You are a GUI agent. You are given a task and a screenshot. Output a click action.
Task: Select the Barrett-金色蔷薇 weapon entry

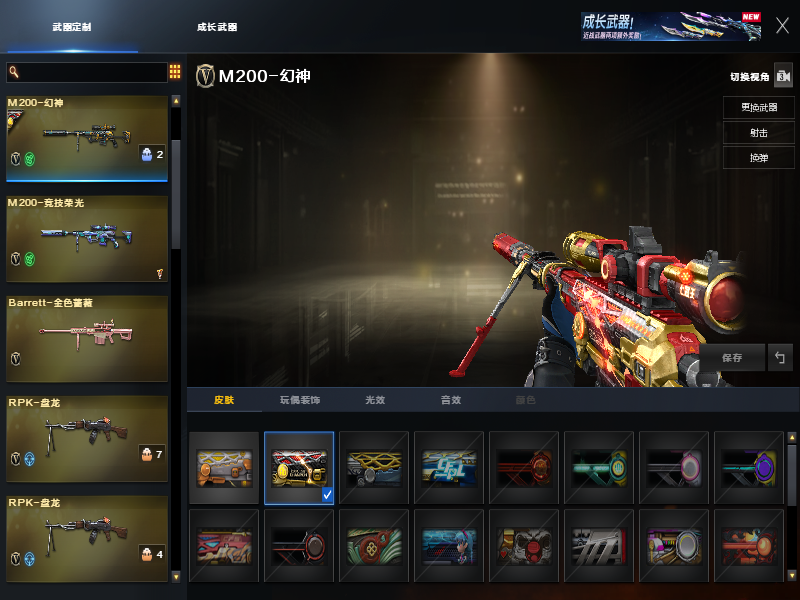[x=87, y=338]
